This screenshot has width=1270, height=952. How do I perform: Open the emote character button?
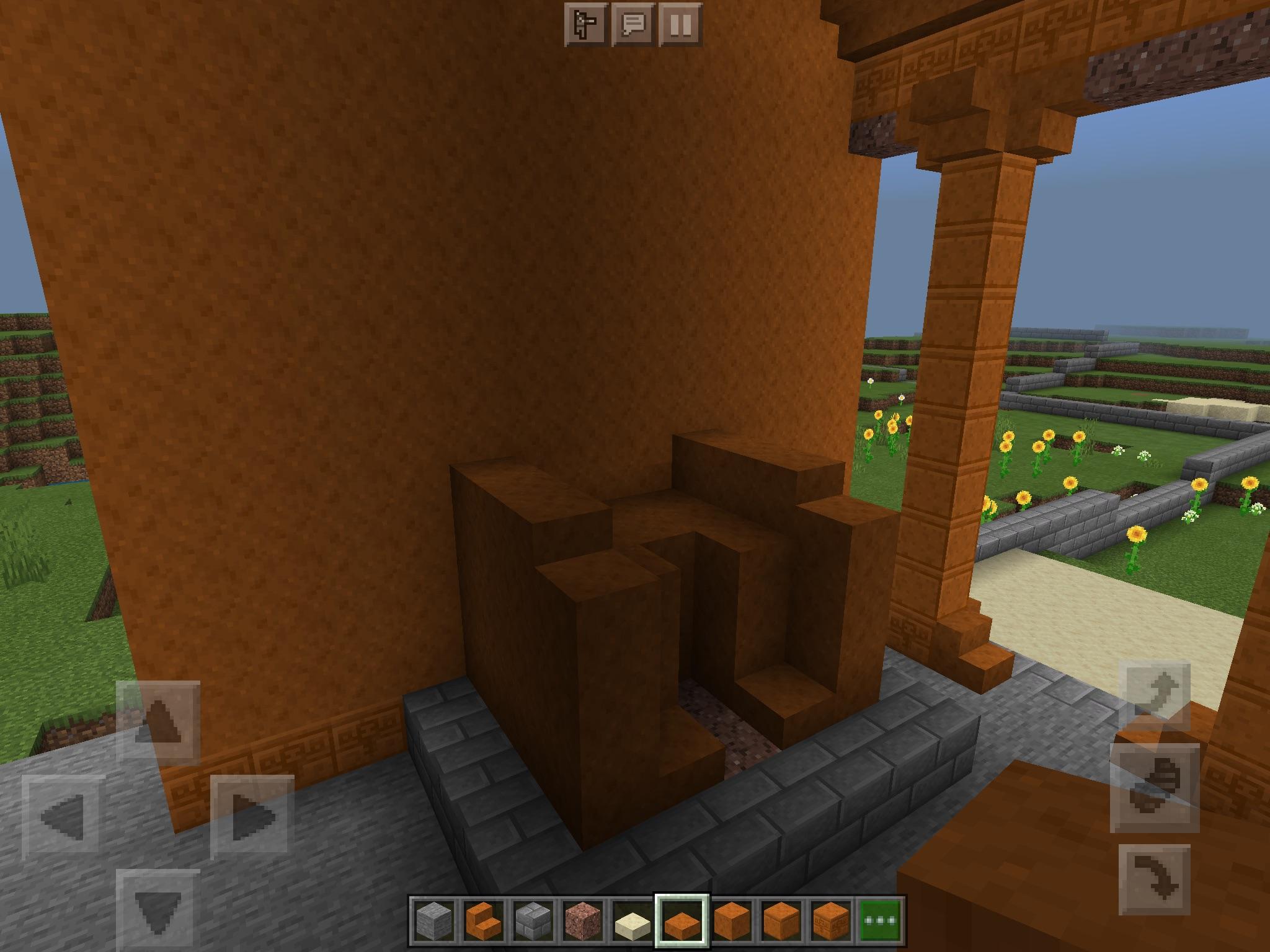coord(585,25)
